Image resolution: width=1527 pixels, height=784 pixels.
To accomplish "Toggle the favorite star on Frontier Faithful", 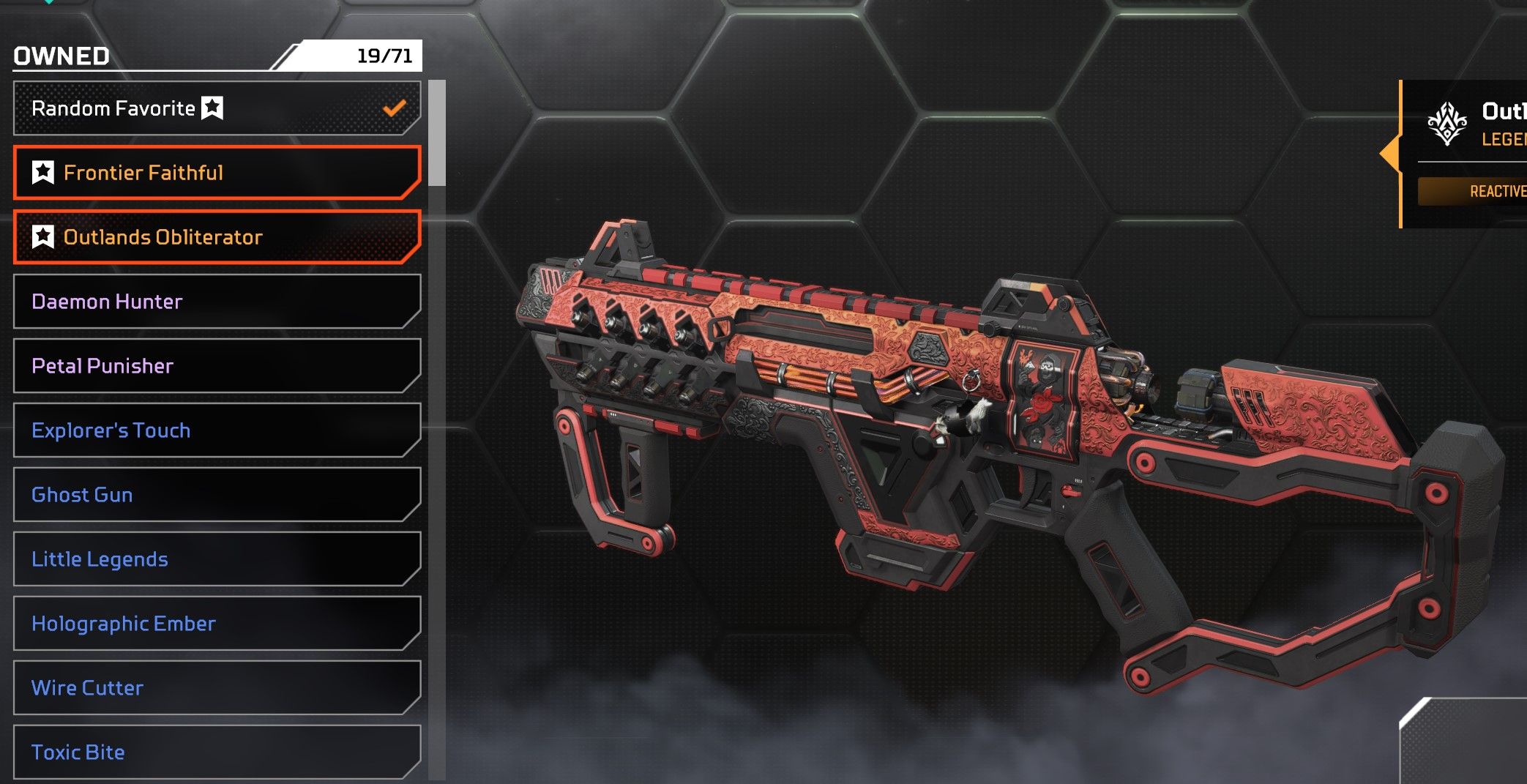I will click(43, 173).
